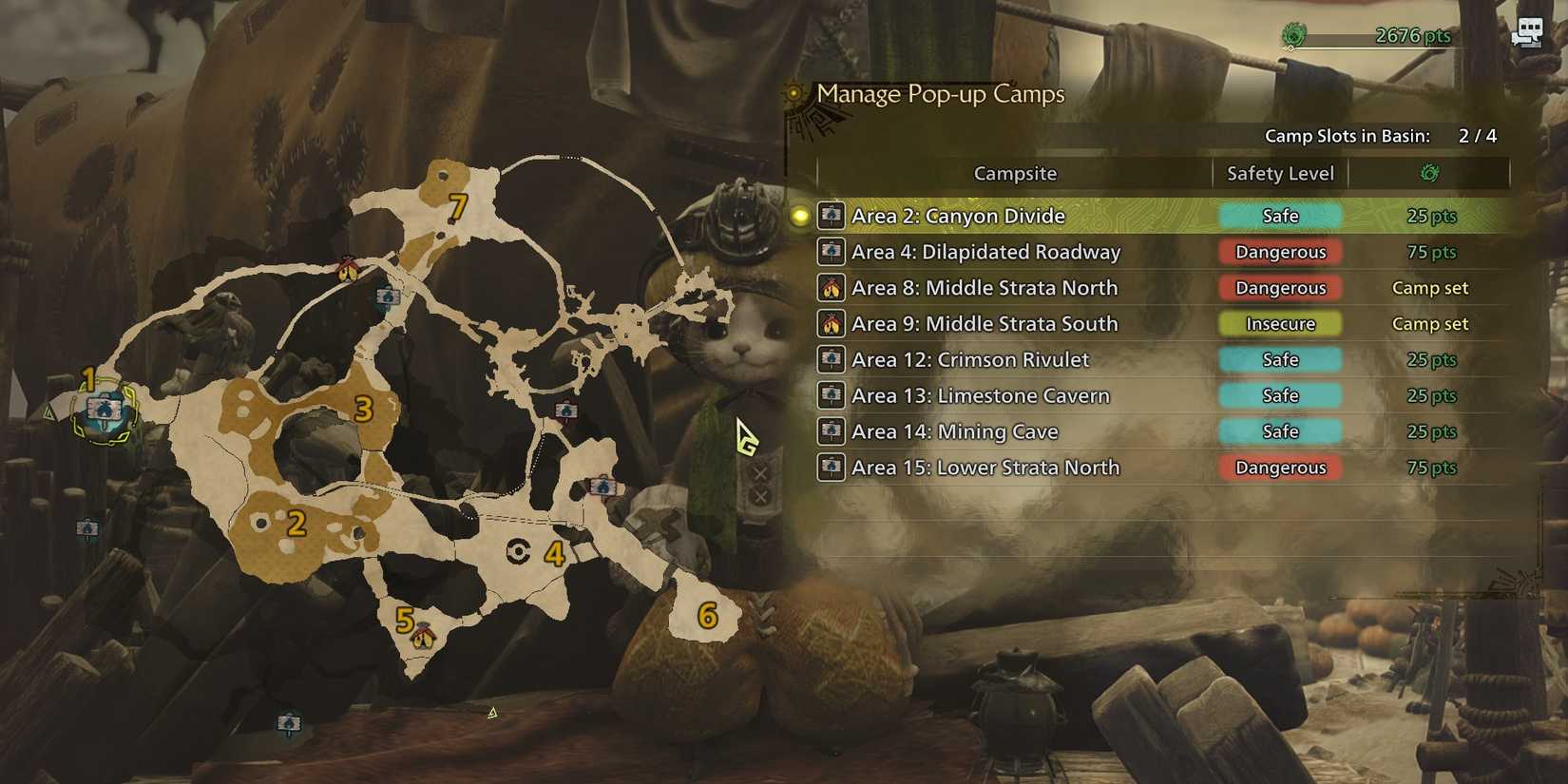Click the emblem icon beside Manage Pop-up Camps title

click(794, 95)
